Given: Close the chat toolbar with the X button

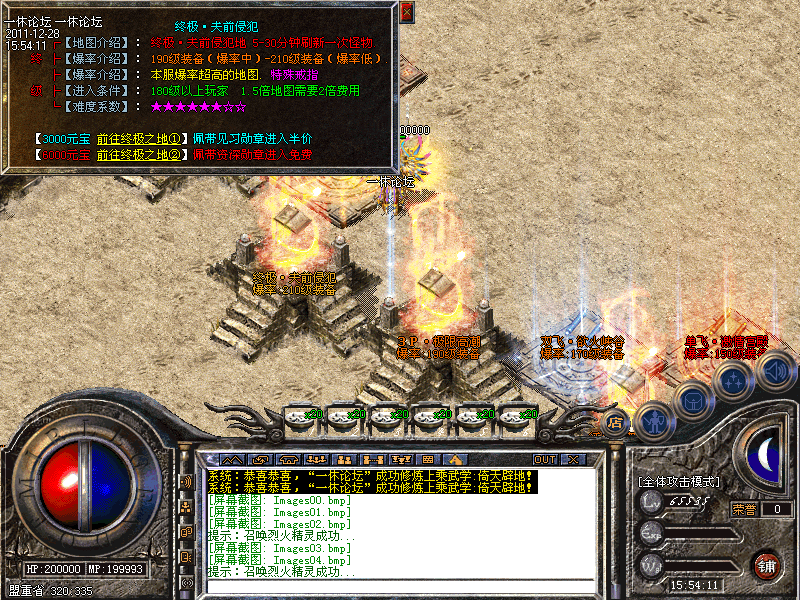Looking at the screenshot, I should tap(573, 459).
